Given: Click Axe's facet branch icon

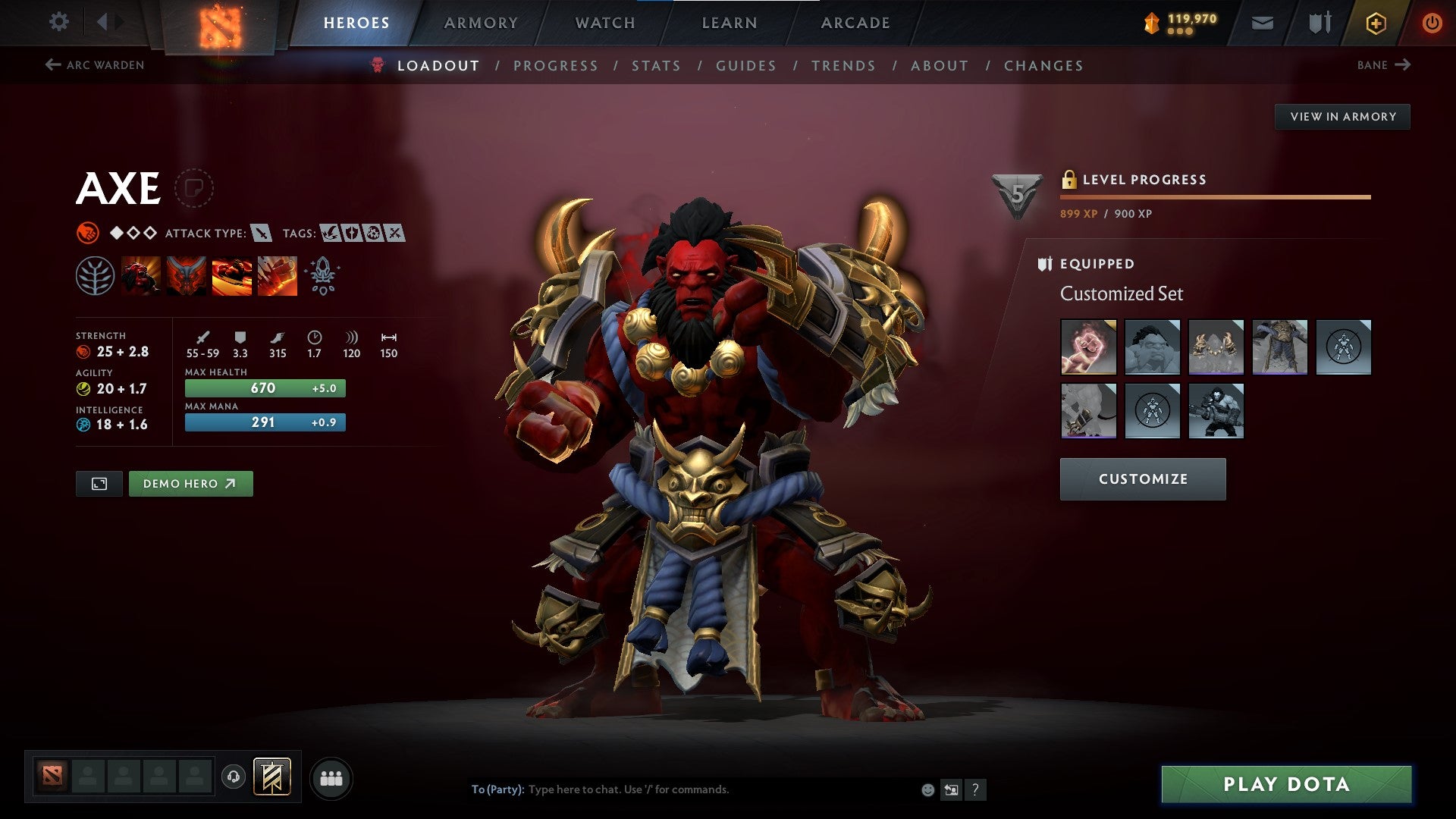Looking at the screenshot, I should click(x=96, y=275).
